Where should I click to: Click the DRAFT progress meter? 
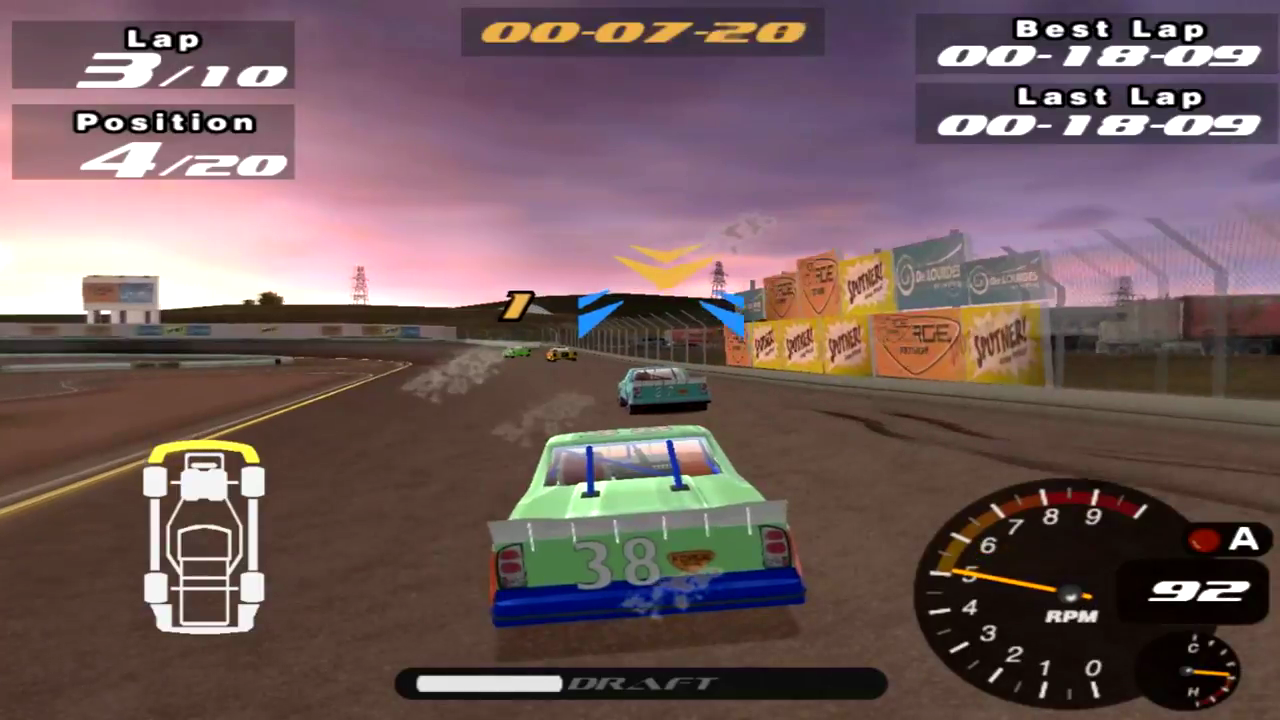(x=640, y=684)
